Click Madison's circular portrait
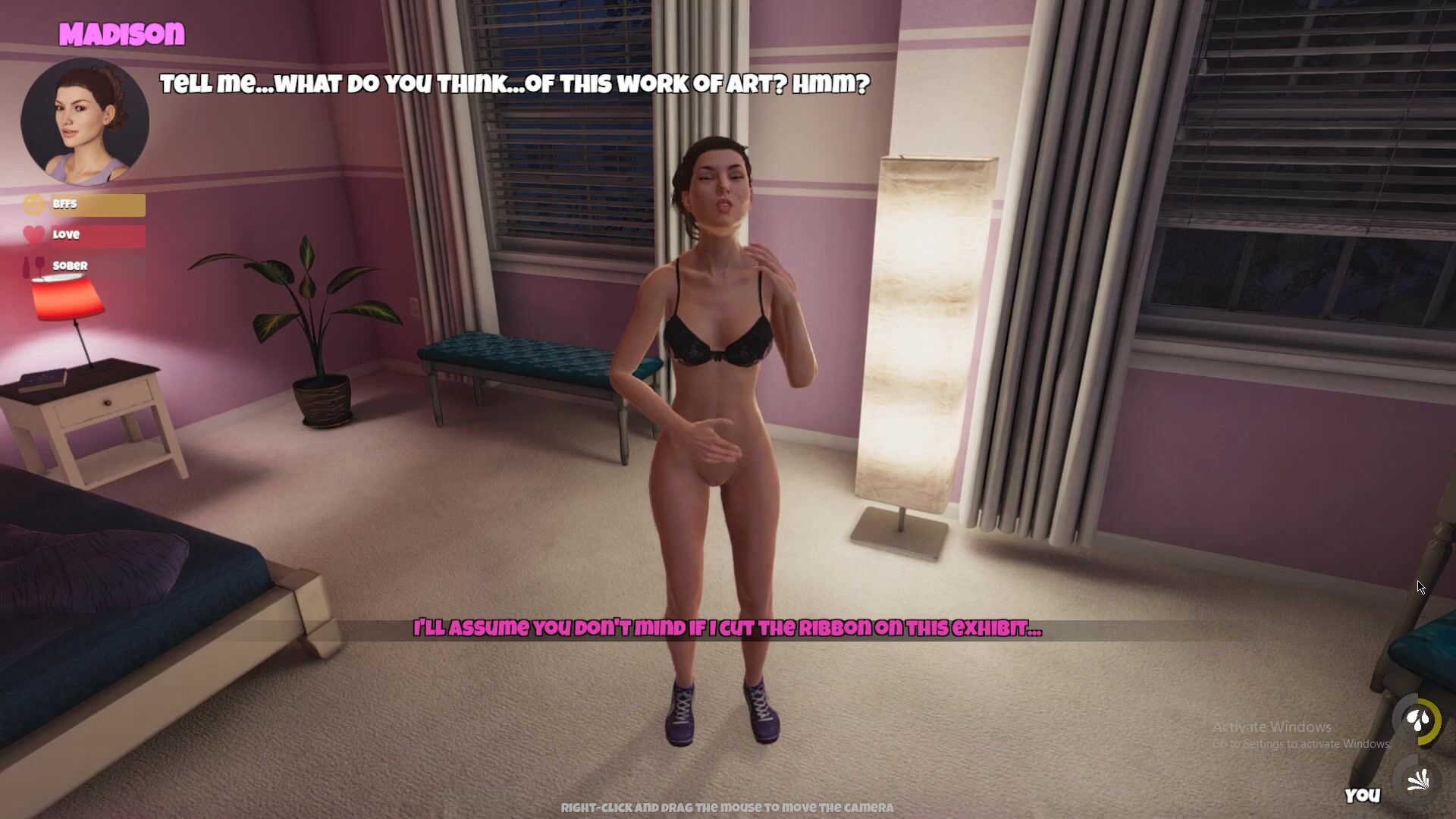Image resolution: width=1456 pixels, height=819 pixels. click(x=85, y=121)
